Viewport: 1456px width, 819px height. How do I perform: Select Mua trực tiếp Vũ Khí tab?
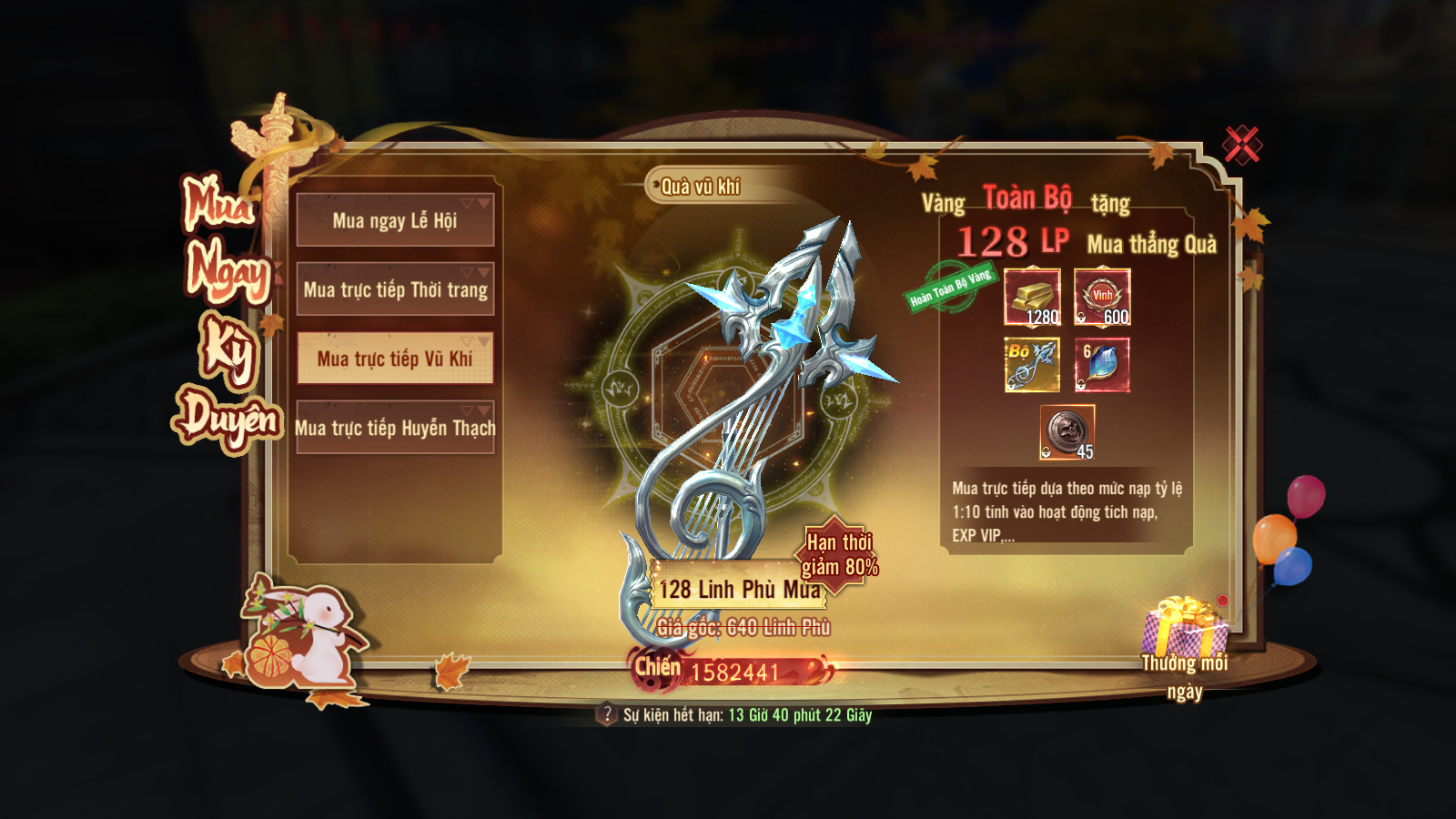point(395,359)
